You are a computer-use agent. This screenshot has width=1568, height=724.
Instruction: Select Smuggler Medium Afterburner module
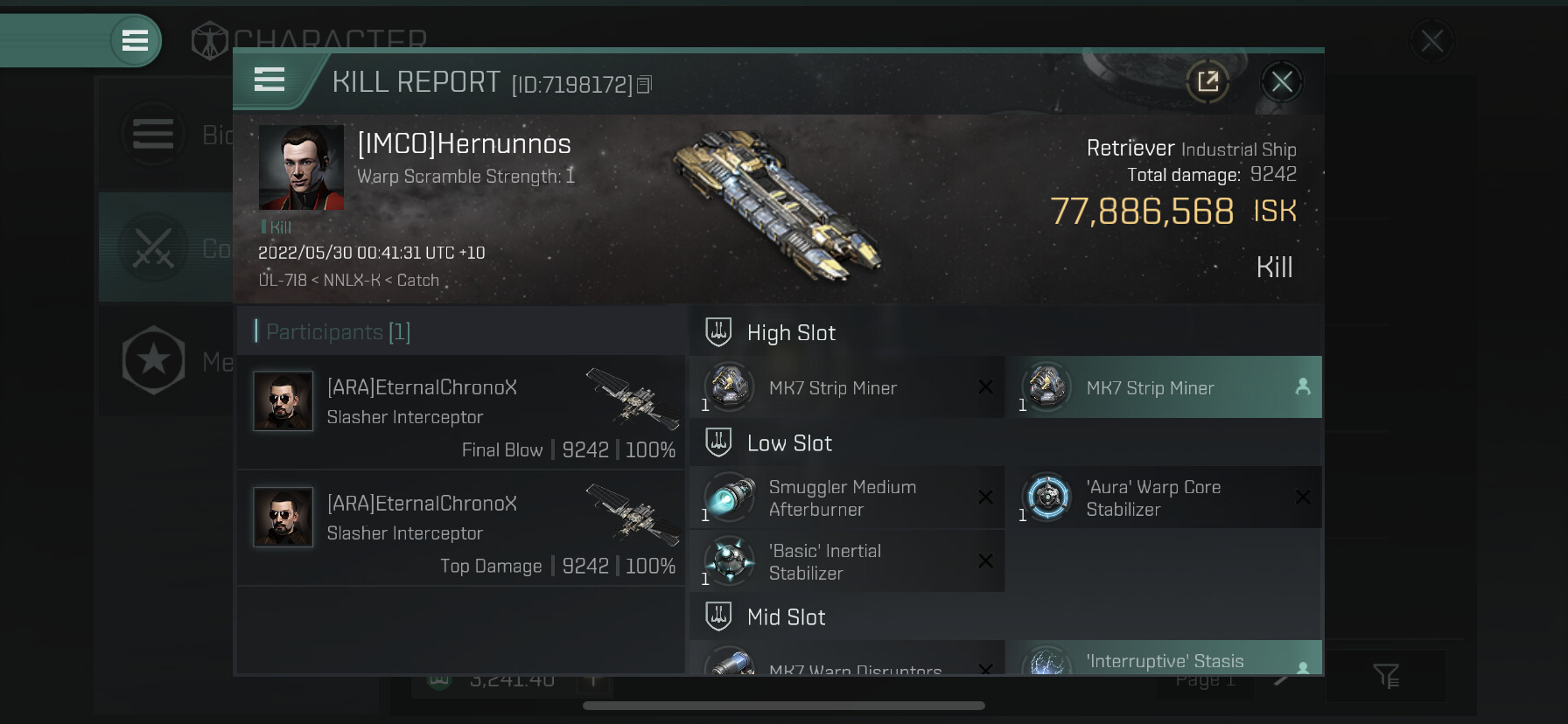(x=847, y=498)
